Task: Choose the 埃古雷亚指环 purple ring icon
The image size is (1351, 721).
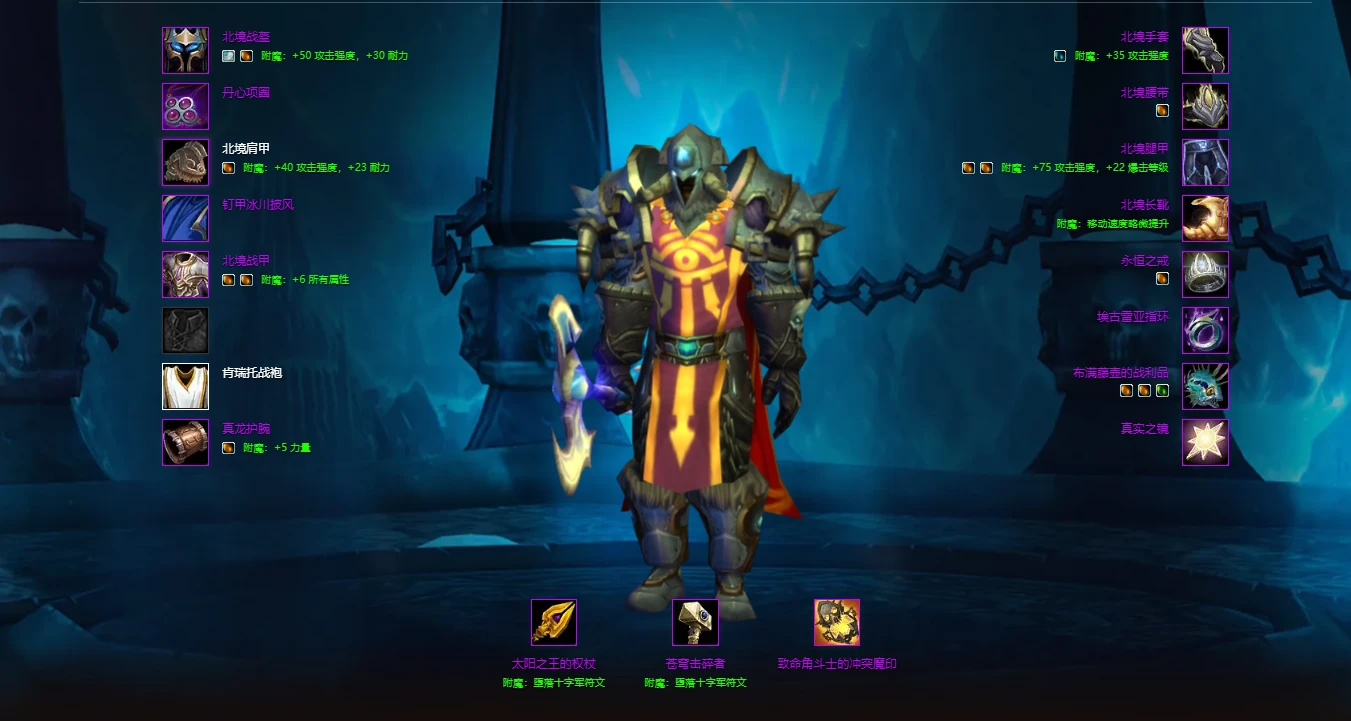Action: (1205, 330)
